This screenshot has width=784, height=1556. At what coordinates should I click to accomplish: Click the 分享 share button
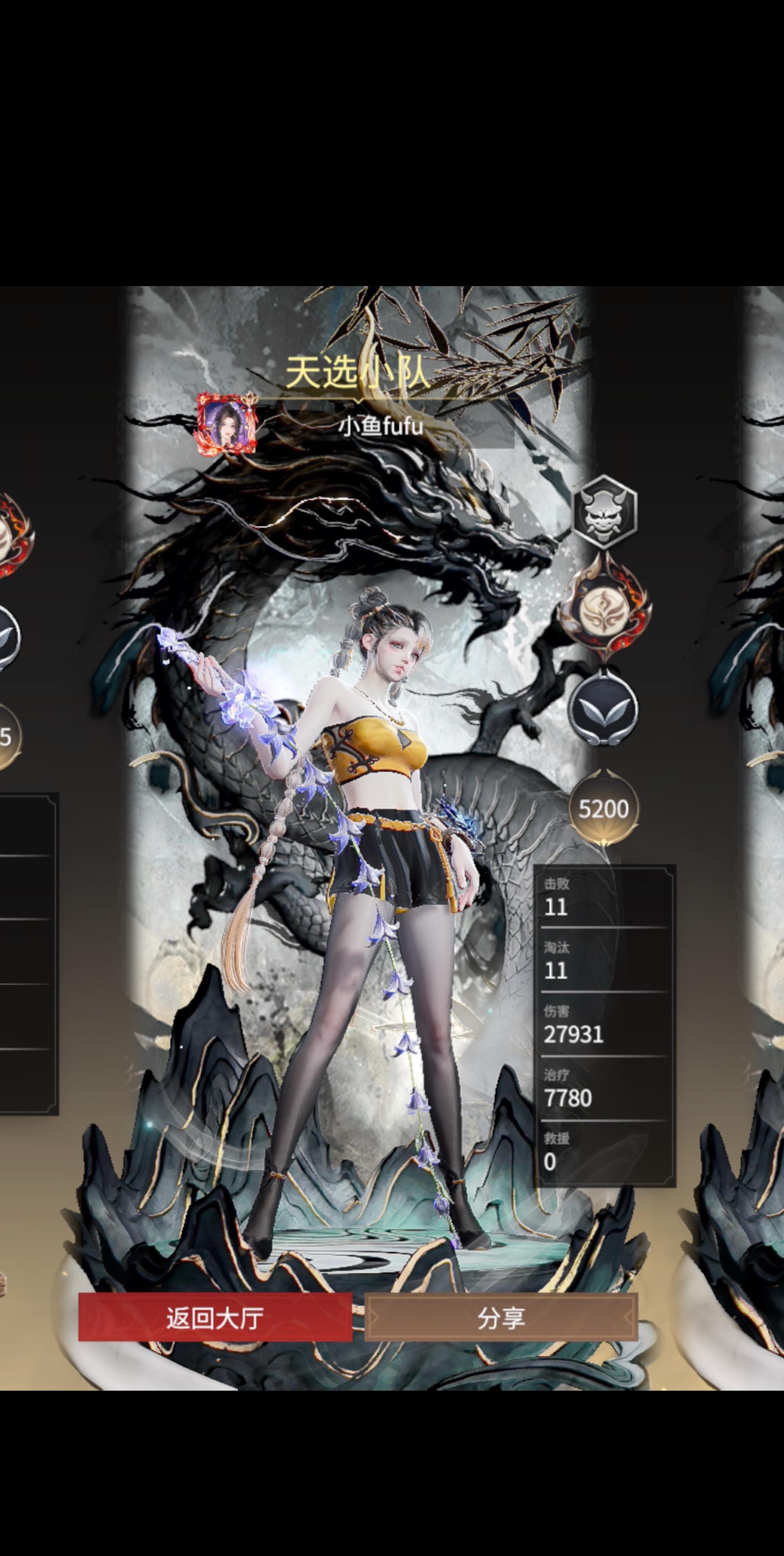pyautogui.click(x=501, y=1317)
